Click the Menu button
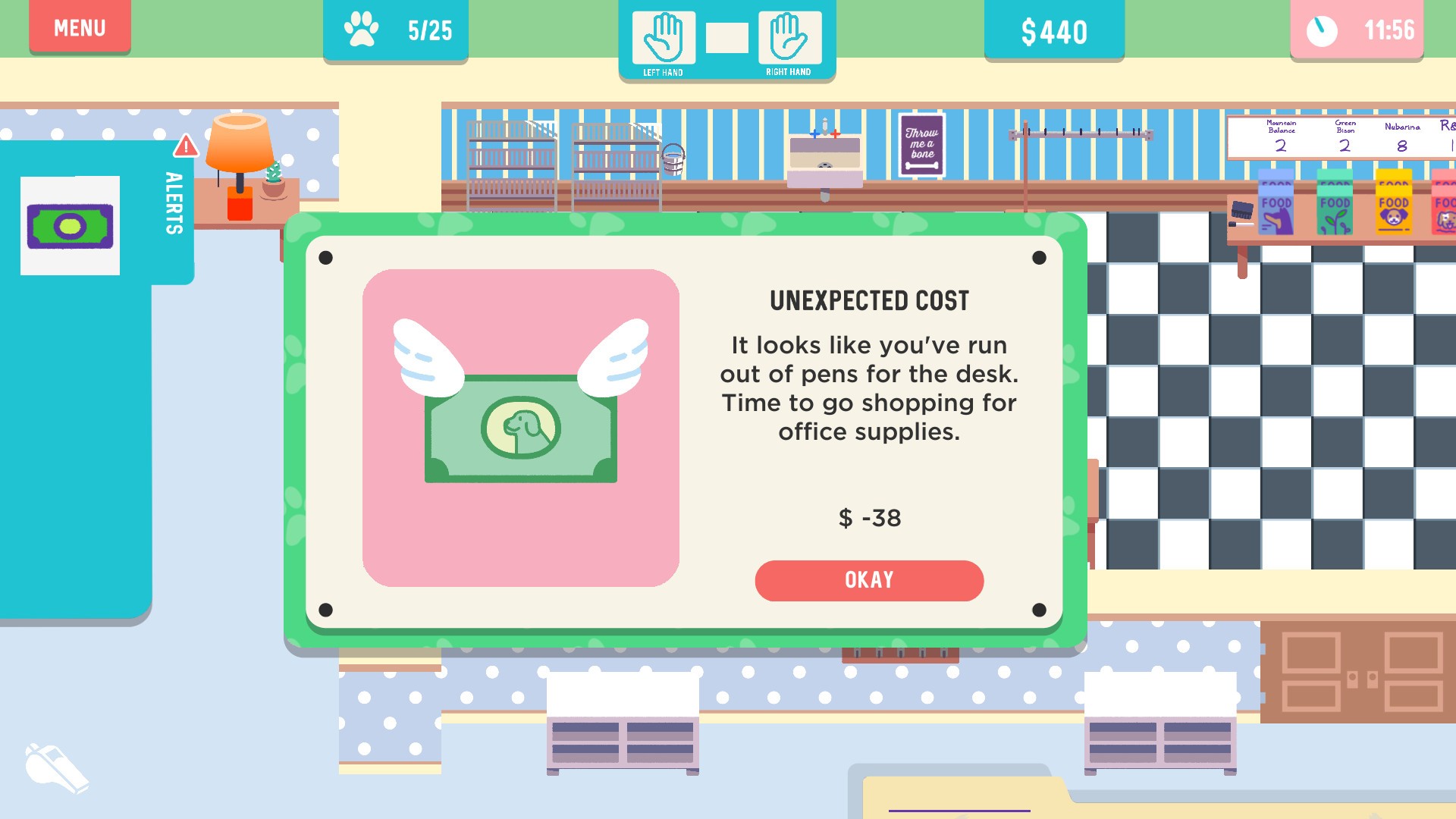1456x819 pixels. [79, 28]
